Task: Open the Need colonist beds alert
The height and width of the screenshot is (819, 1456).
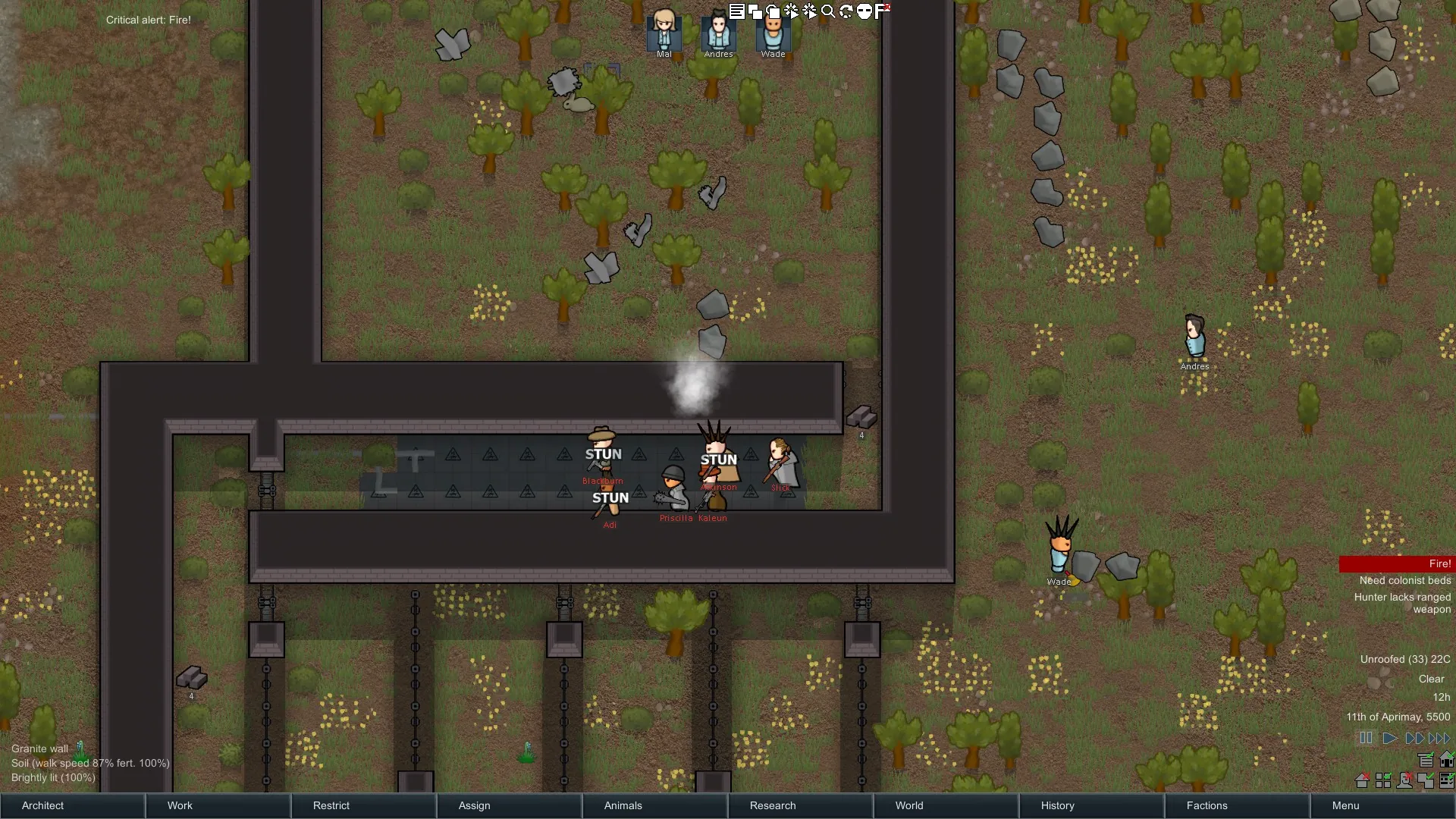Action: point(1404,581)
